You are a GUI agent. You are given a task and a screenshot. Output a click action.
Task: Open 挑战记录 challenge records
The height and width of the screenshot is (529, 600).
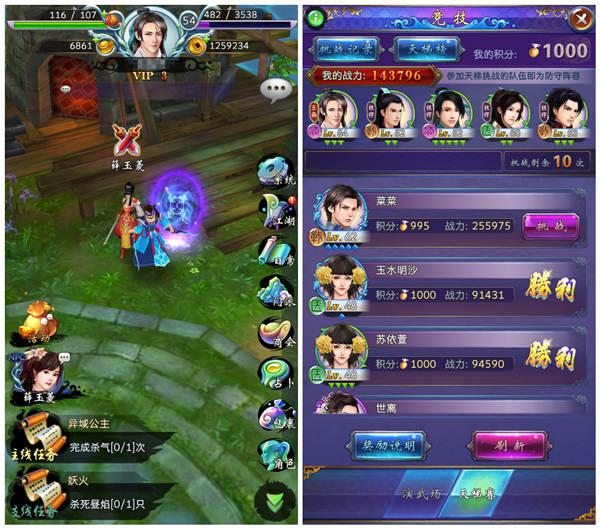pos(346,49)
